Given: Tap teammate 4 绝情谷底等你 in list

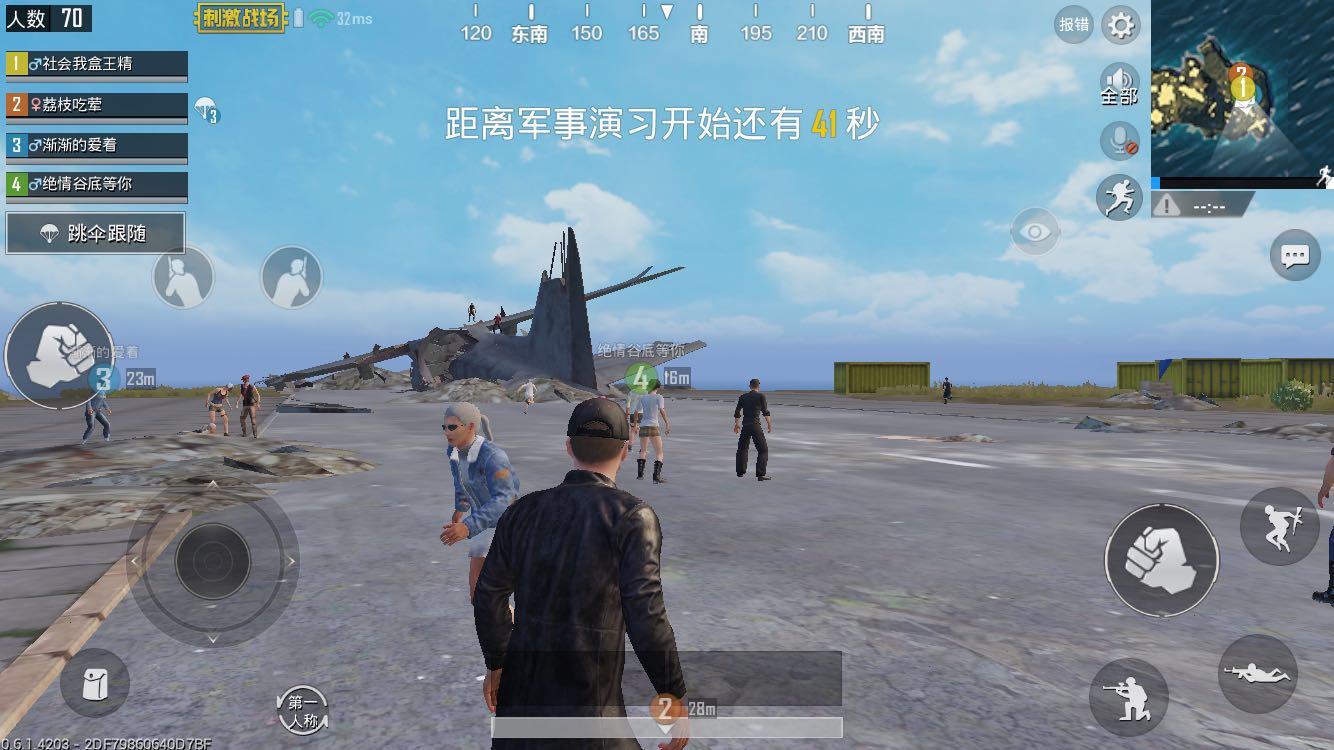Looking at the screenshot, I should (x=96, y=185).
